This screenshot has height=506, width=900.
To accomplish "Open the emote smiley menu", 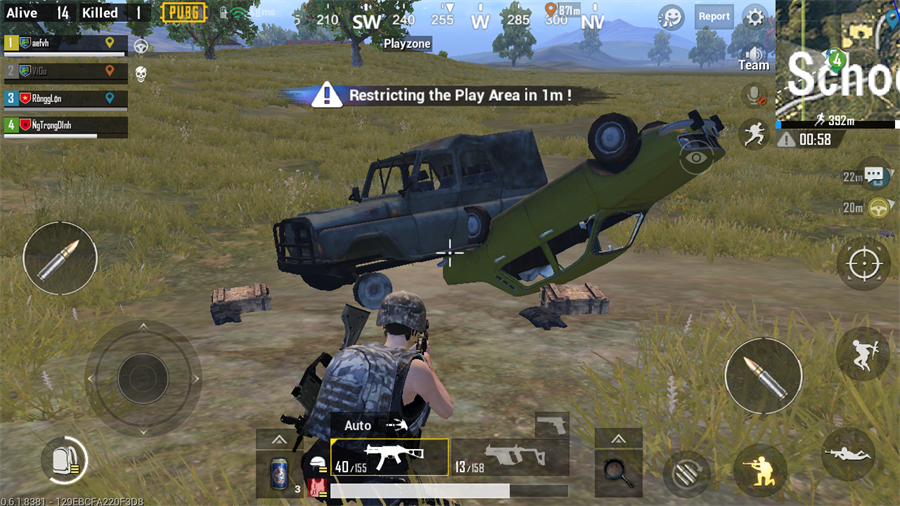I will [x=672, y=16].
